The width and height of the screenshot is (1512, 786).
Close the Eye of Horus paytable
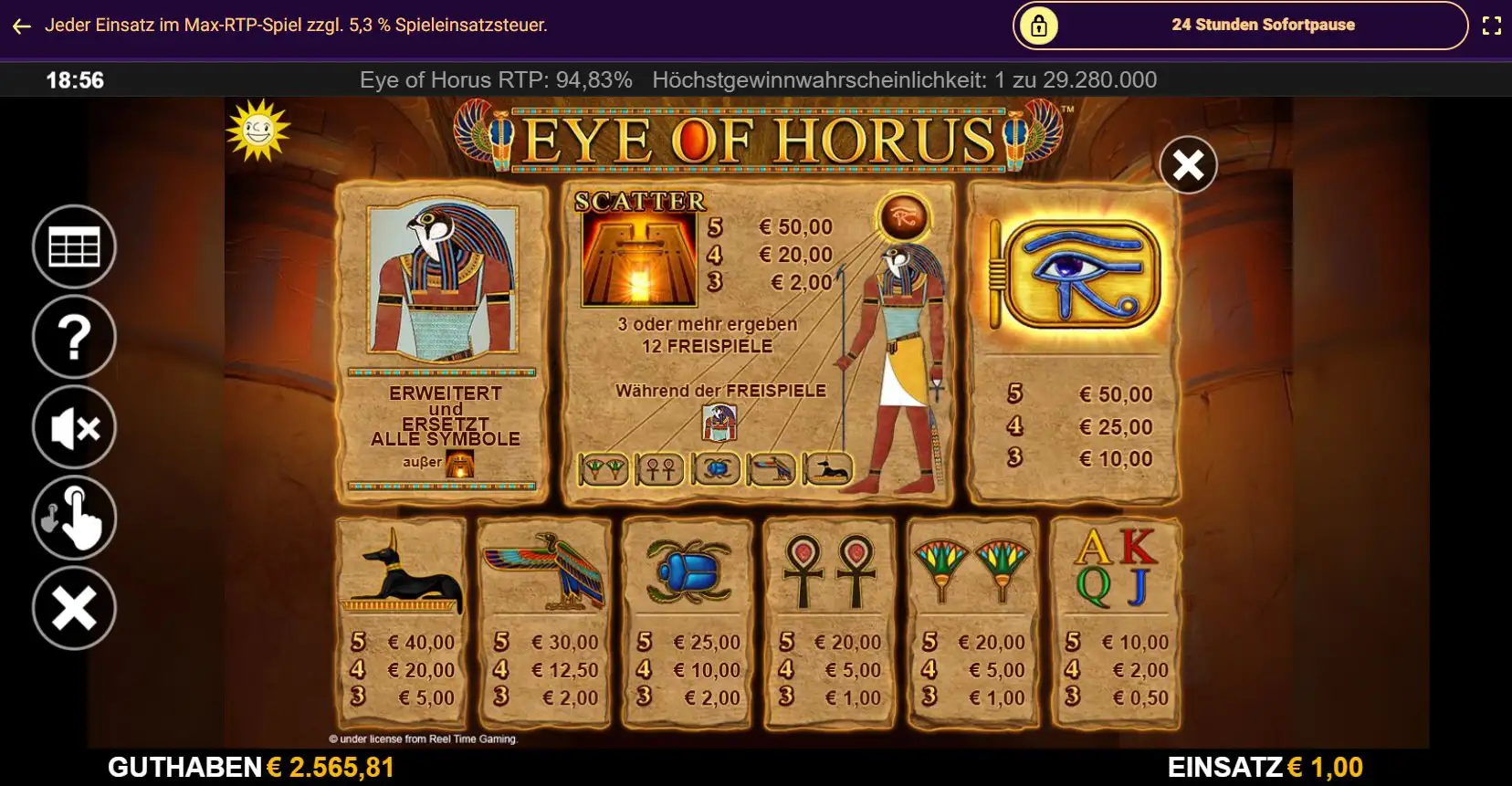pyautogui.click(x=1188, y=165)
